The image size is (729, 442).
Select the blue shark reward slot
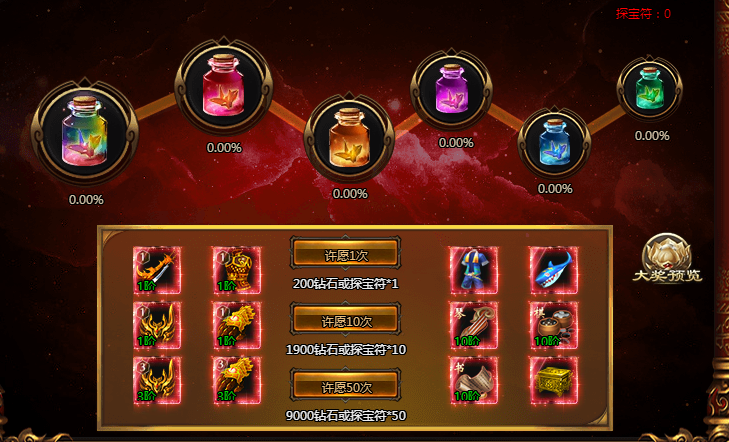(x=553, y=270)
